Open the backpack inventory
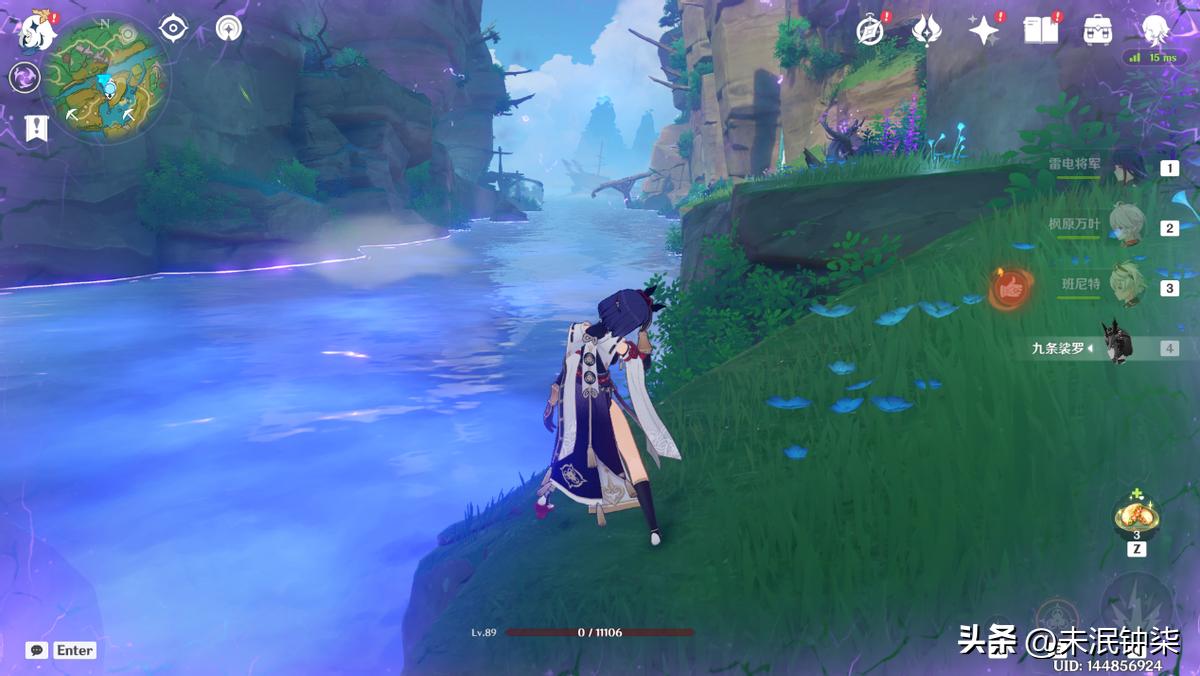This screenshot has width=1200, height=676. click(1098, 30)
